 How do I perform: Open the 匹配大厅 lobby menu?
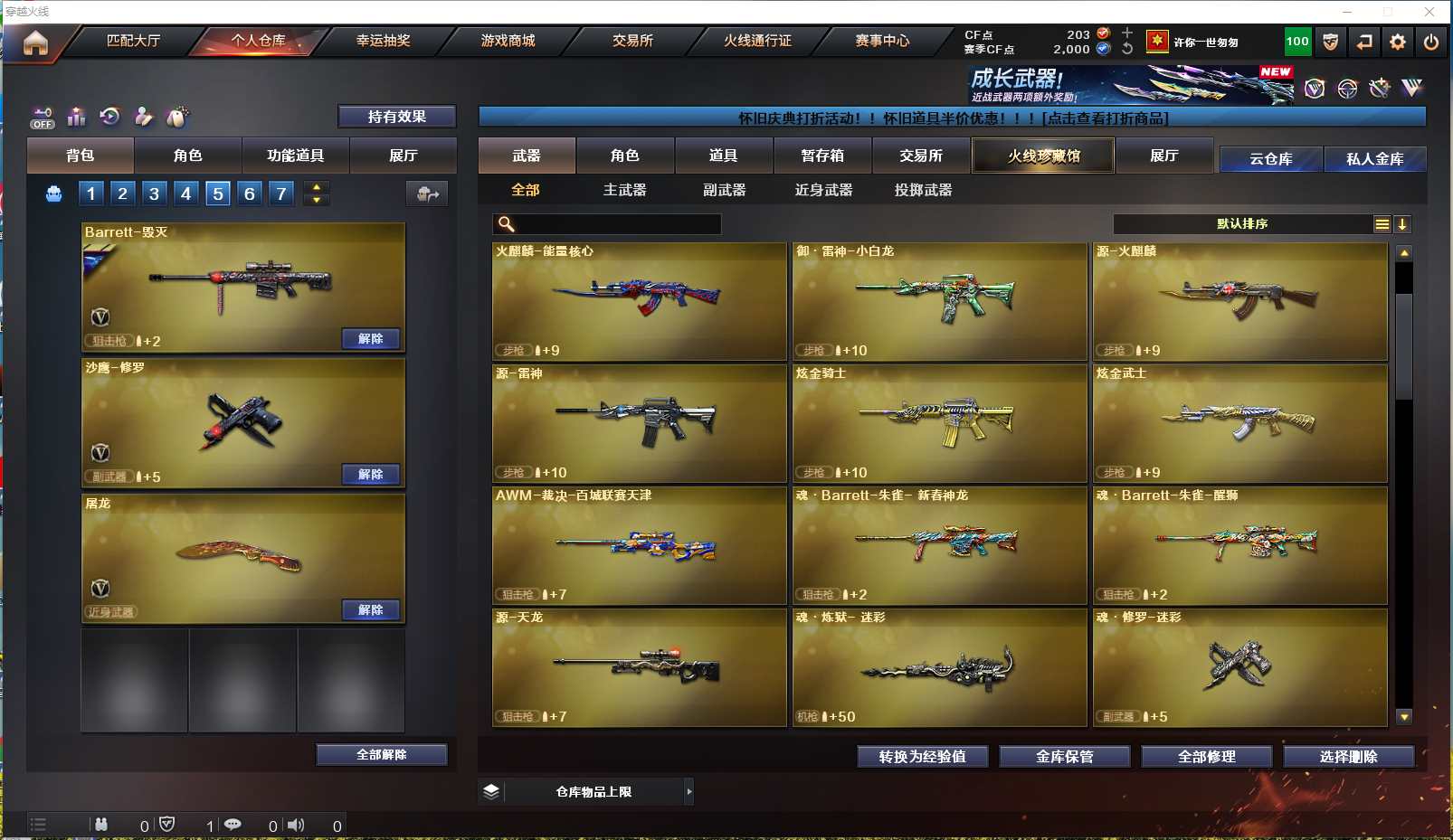pos(133,41)
